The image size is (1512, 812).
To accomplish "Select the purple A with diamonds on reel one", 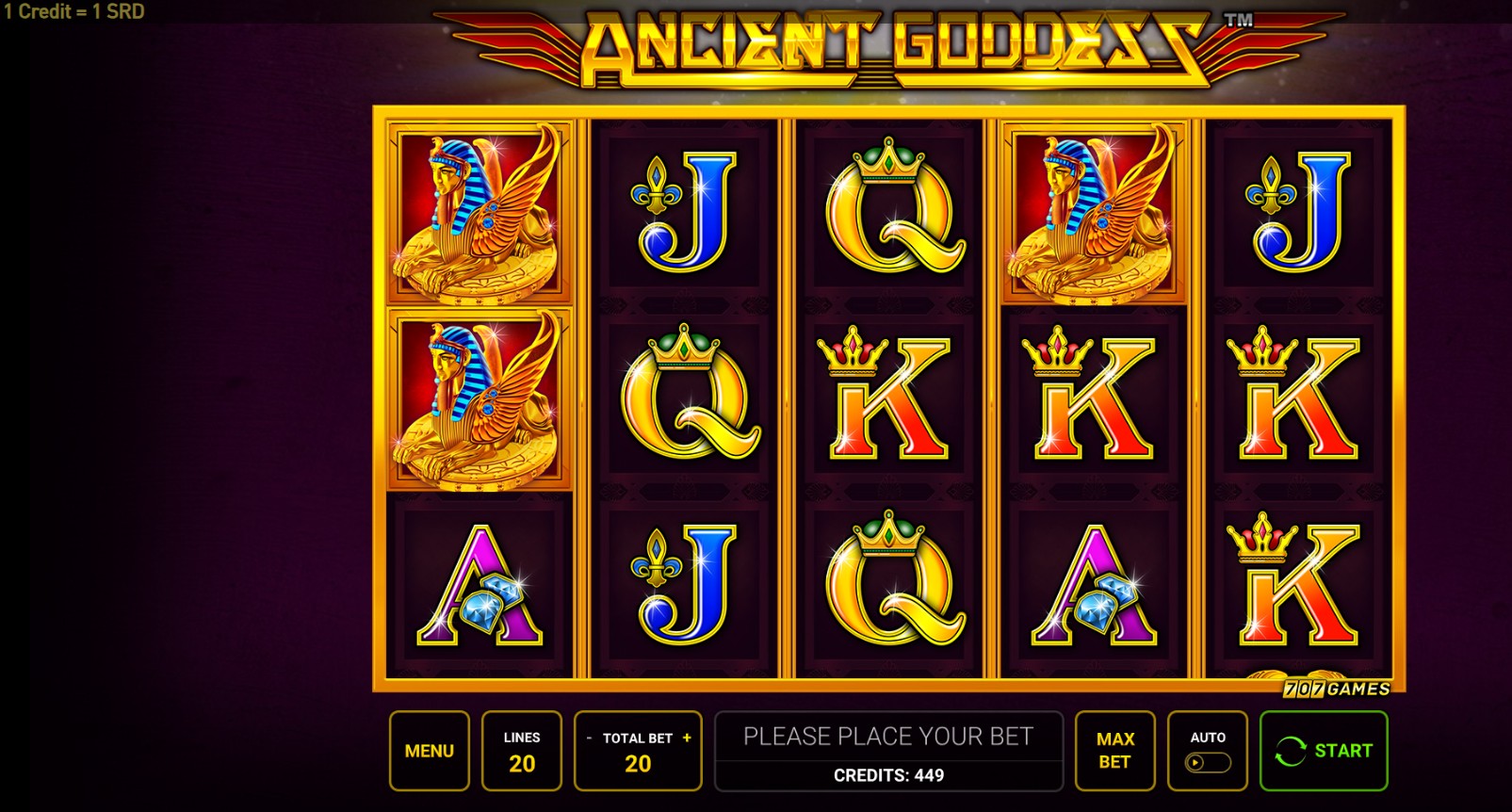I will [x=476, y=589].
